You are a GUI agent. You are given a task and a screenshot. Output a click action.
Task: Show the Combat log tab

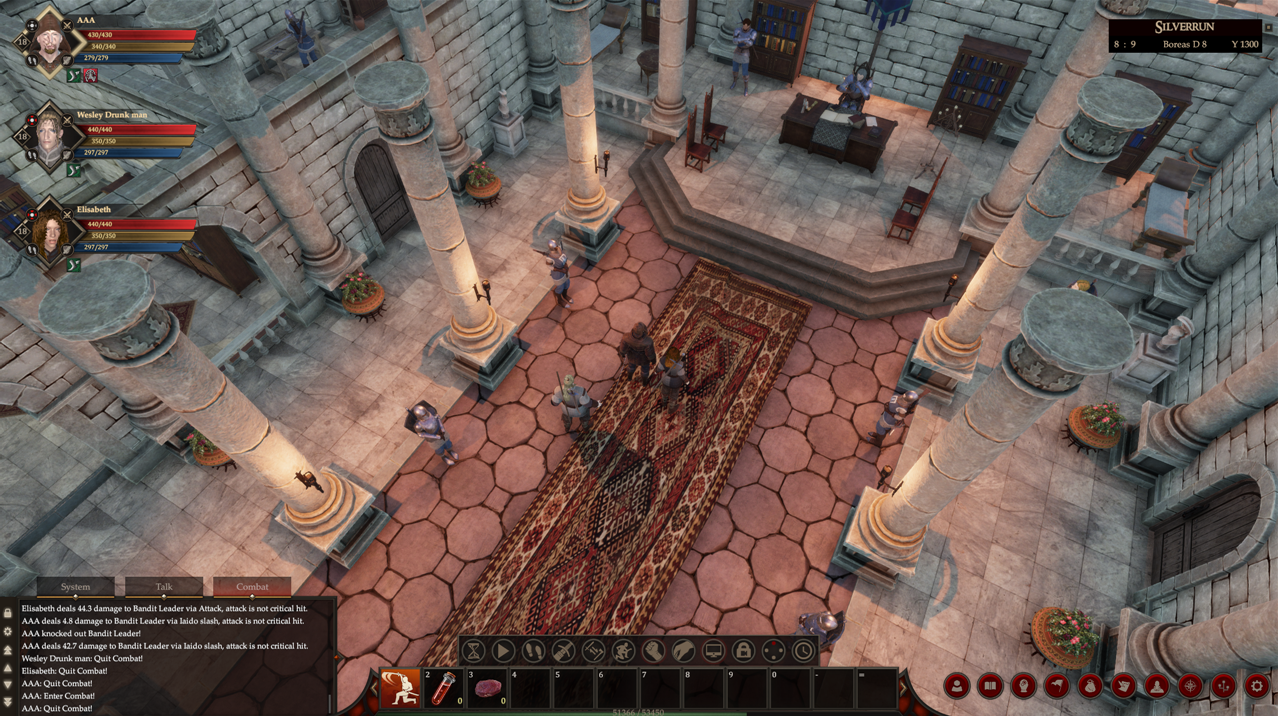252,587
